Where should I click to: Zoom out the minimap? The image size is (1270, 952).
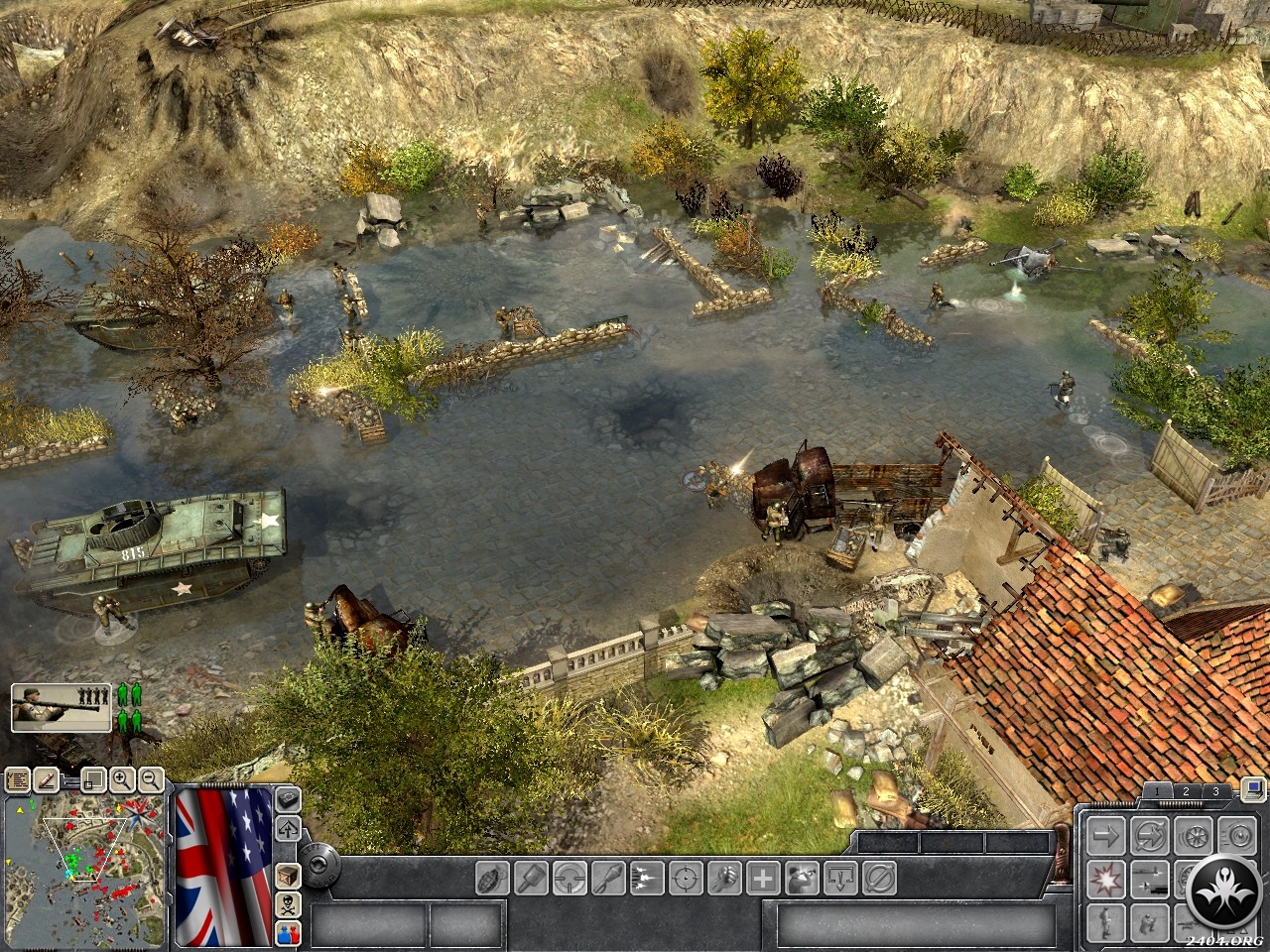(151, 780)
